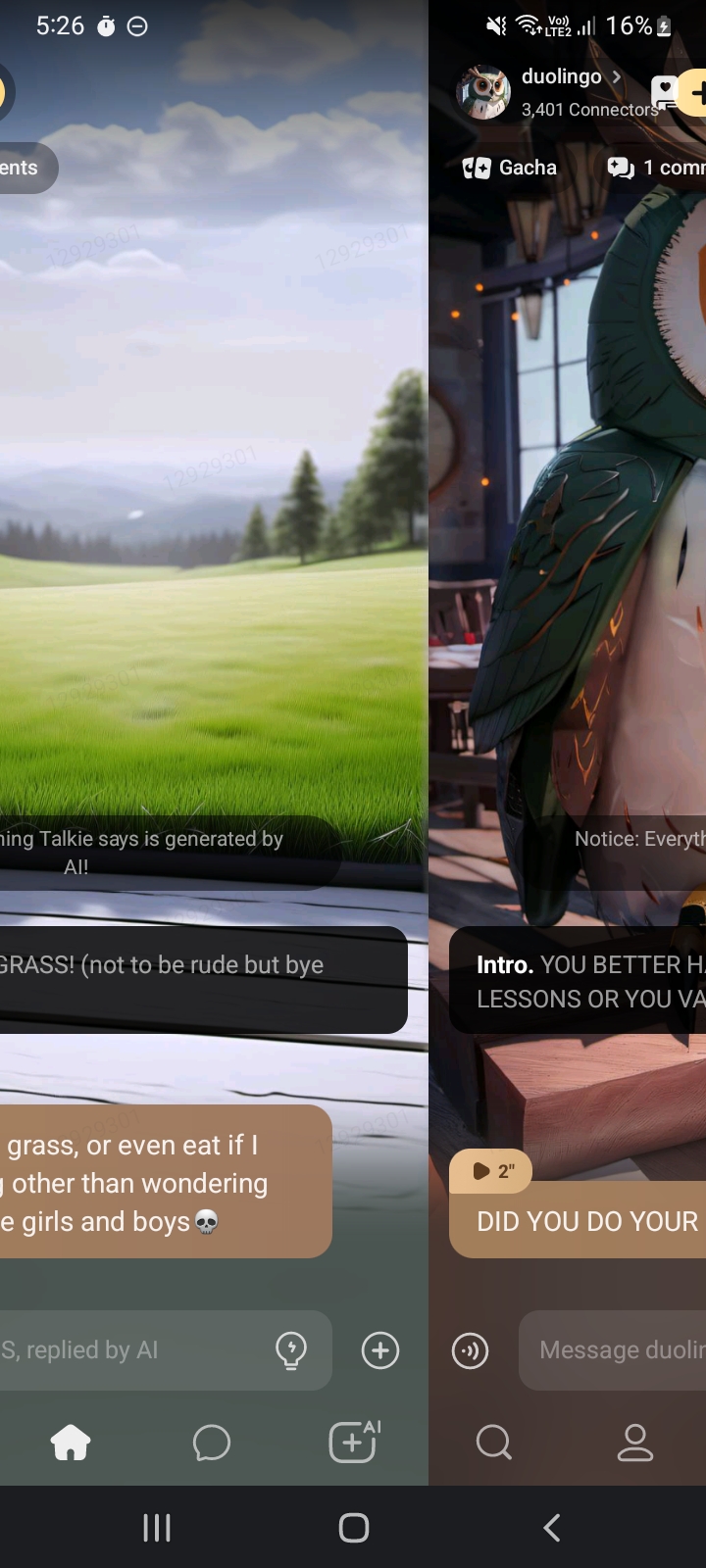Open the lightbulb inspiration suggestions
The width and height of the screenshot is (706, 1568).
pos(291,1350)
